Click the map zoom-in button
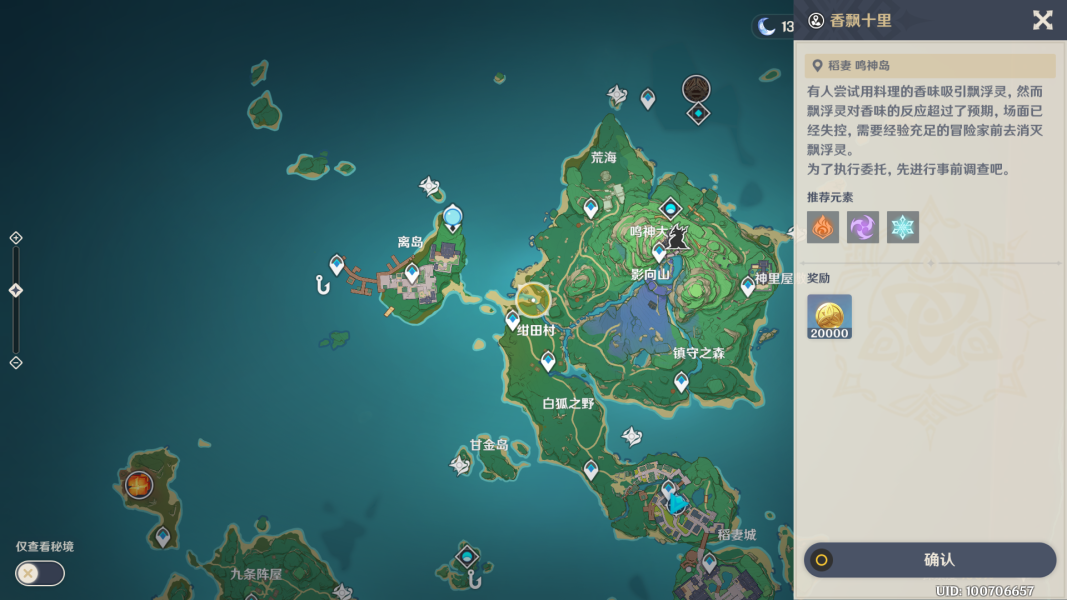The image size is (1067, 600). click(16, 238)
